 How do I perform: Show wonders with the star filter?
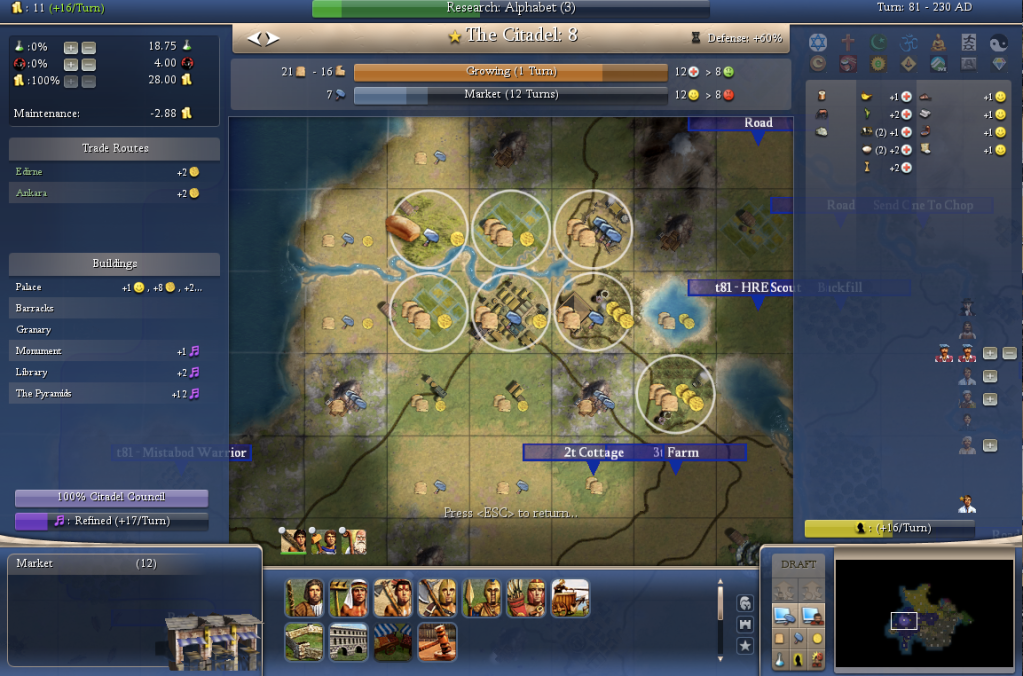[x=745, y=646]
